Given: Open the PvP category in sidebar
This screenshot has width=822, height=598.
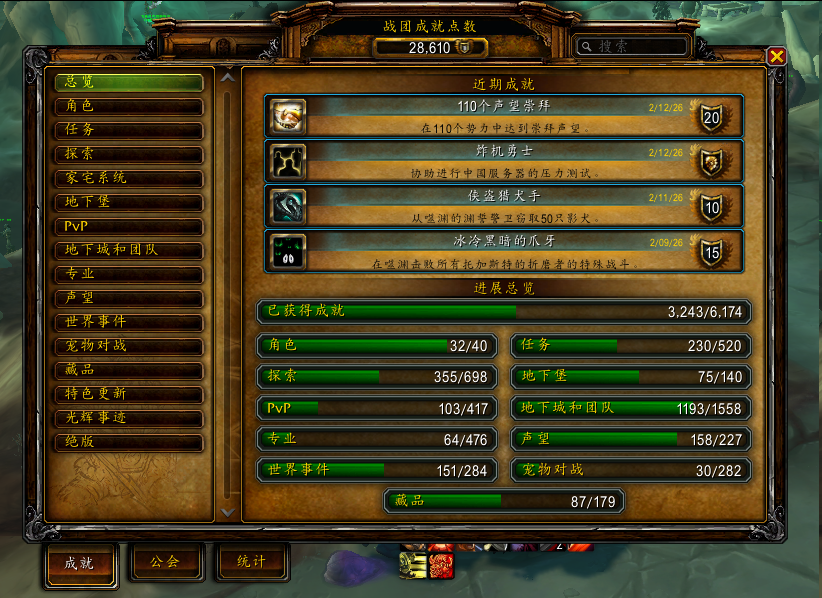Looking at the screenshot, I should tap(129, 226).
